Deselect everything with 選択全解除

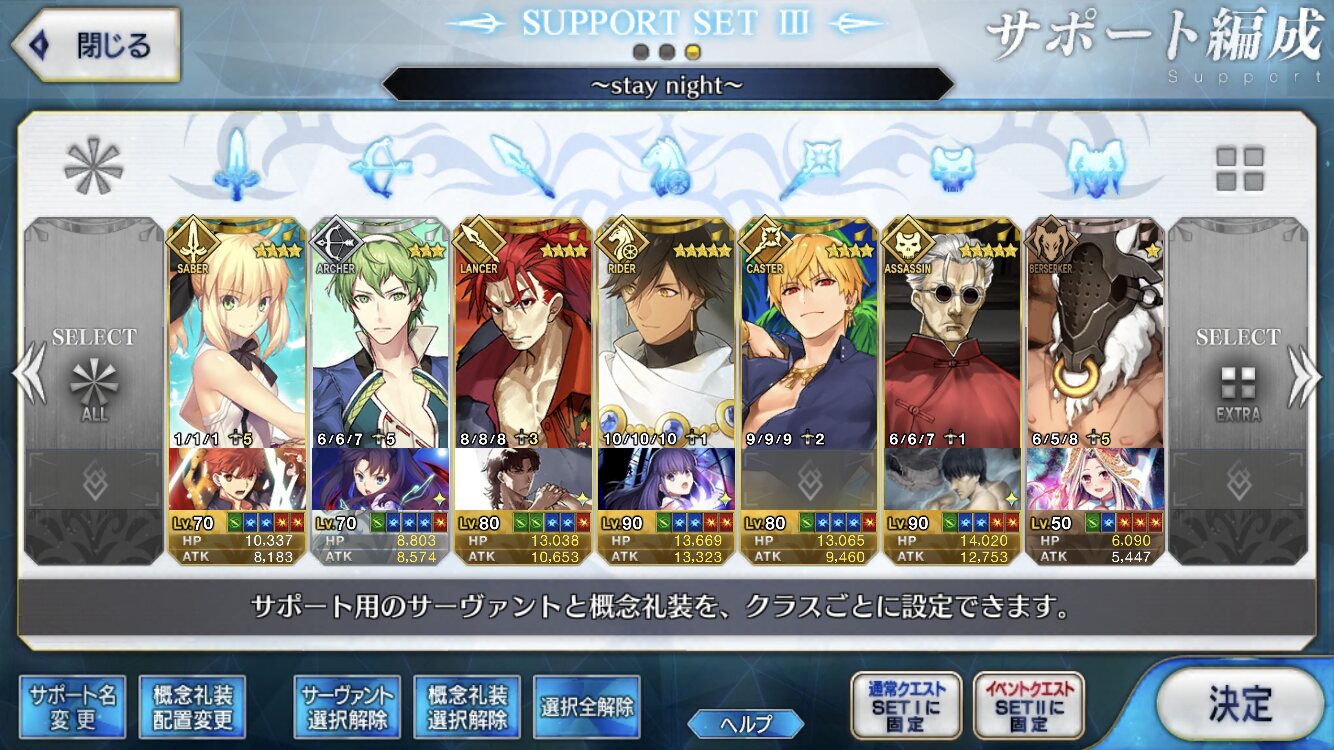point(587,707)
